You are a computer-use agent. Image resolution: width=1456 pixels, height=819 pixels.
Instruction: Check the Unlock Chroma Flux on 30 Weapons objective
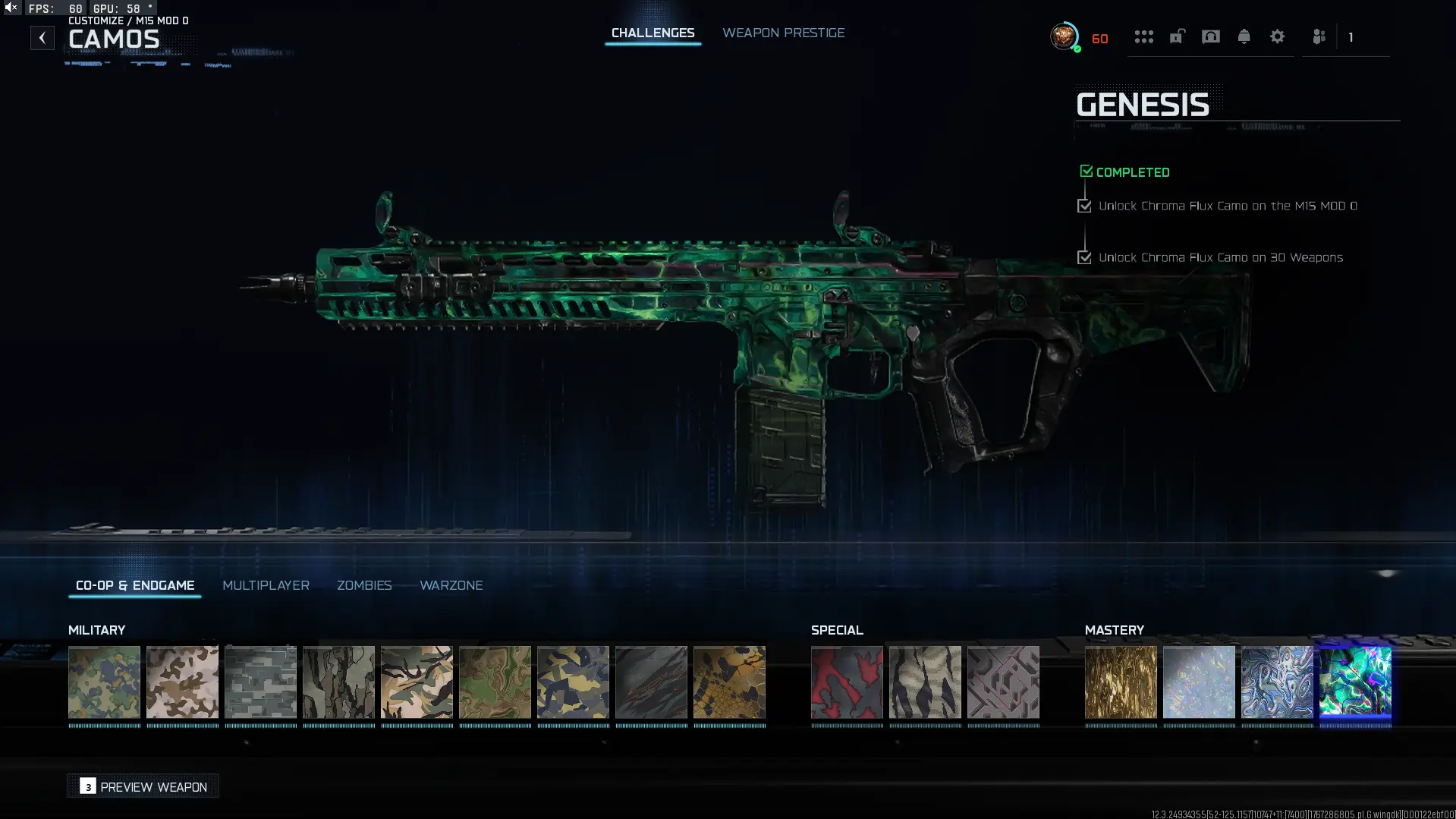pyautogui.click(x=1084, y=257)
